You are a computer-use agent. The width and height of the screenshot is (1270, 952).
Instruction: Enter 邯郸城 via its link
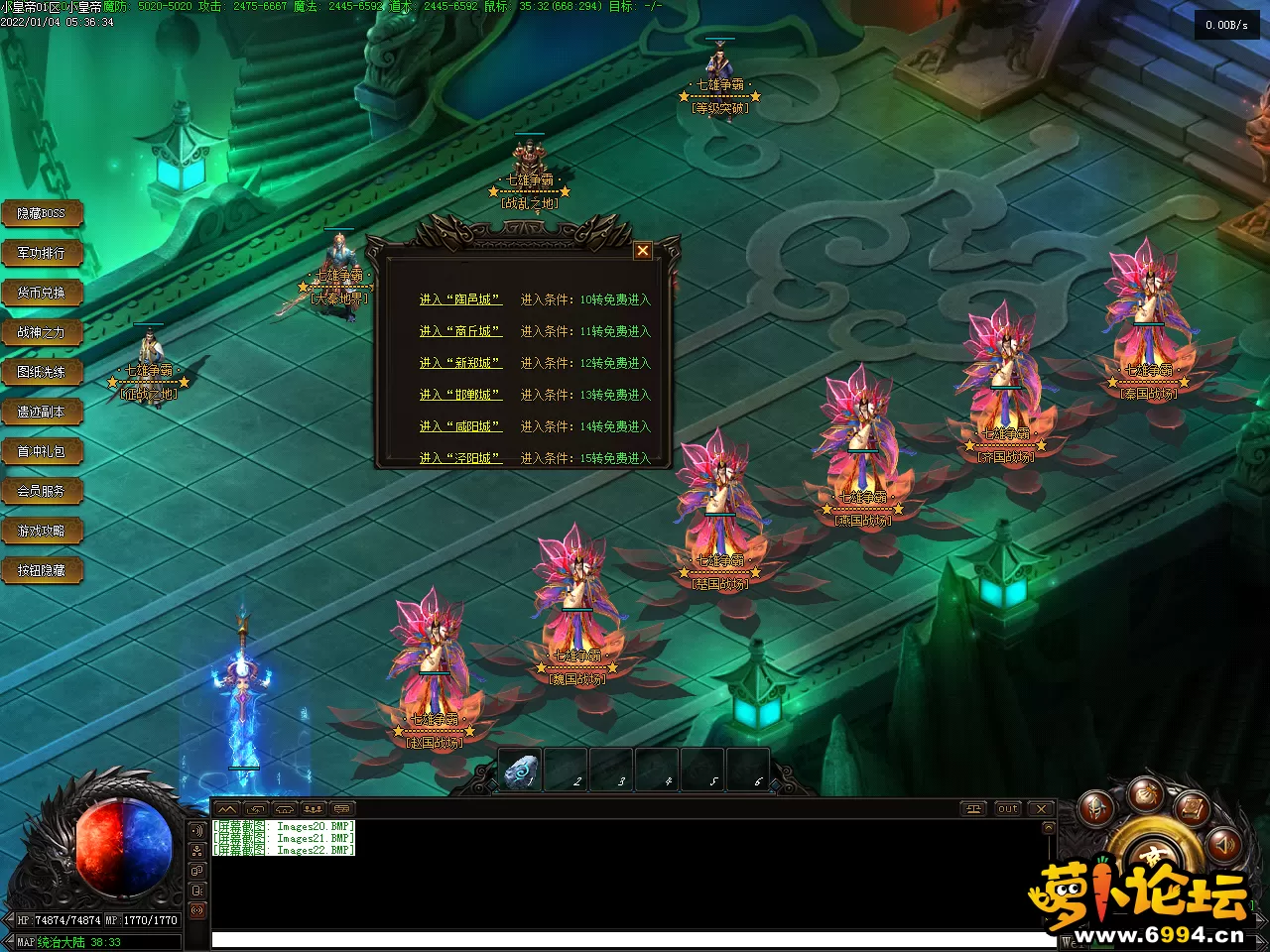[x=460, y=395]
